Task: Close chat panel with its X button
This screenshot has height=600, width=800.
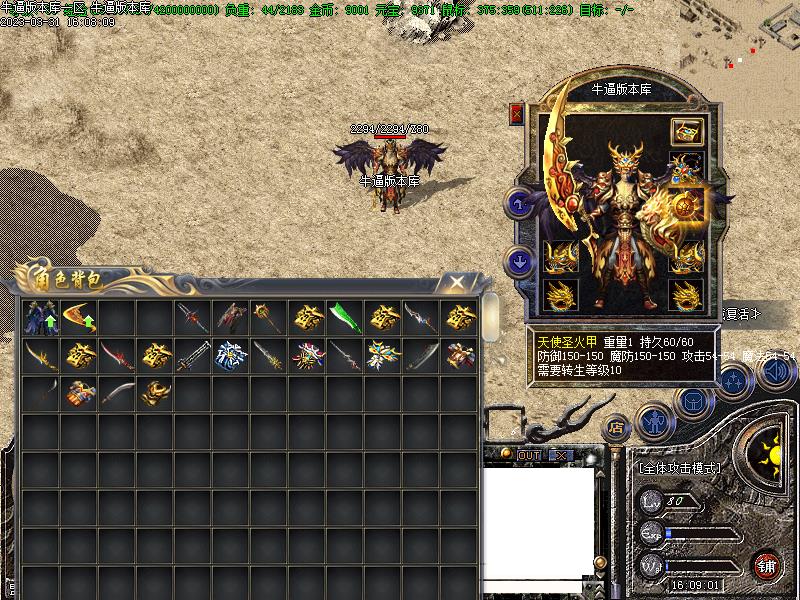Action: point(561,455)
